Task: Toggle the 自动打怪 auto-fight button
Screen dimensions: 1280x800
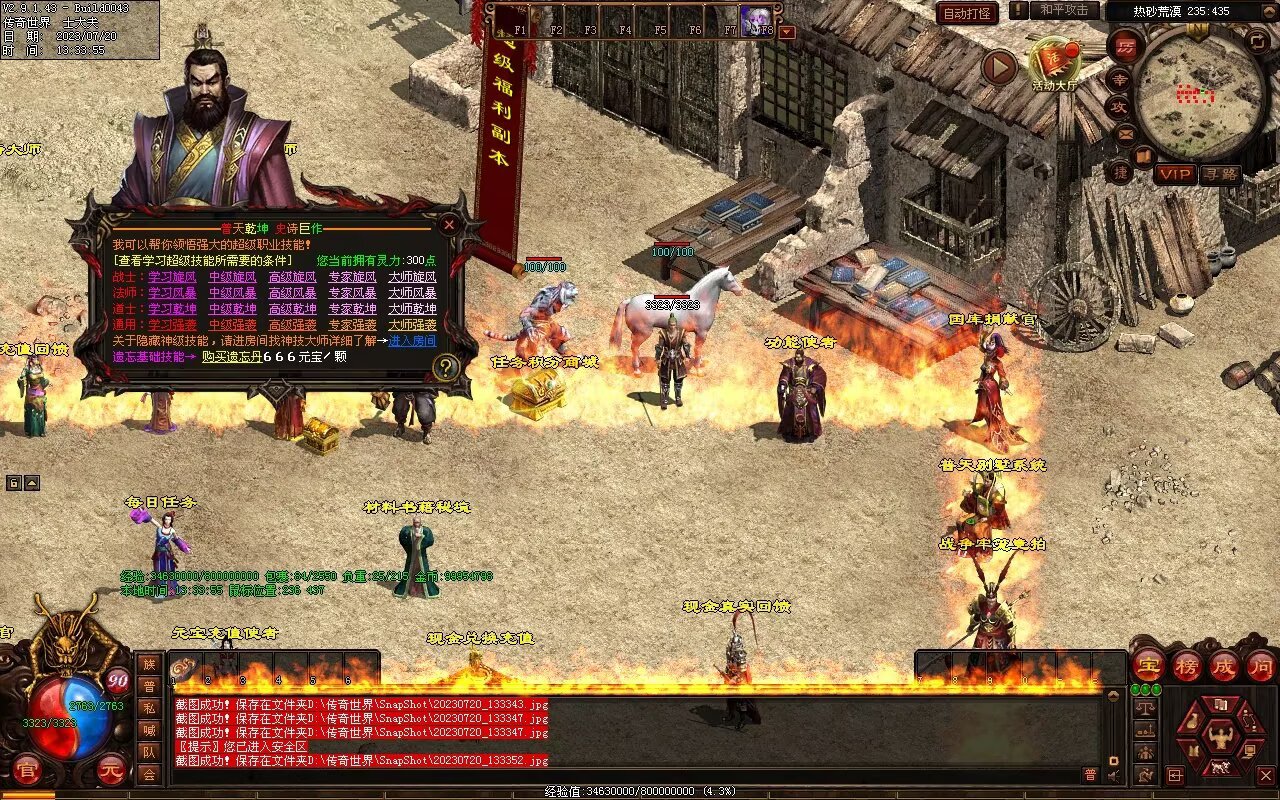Action: [x=967, y=13]
